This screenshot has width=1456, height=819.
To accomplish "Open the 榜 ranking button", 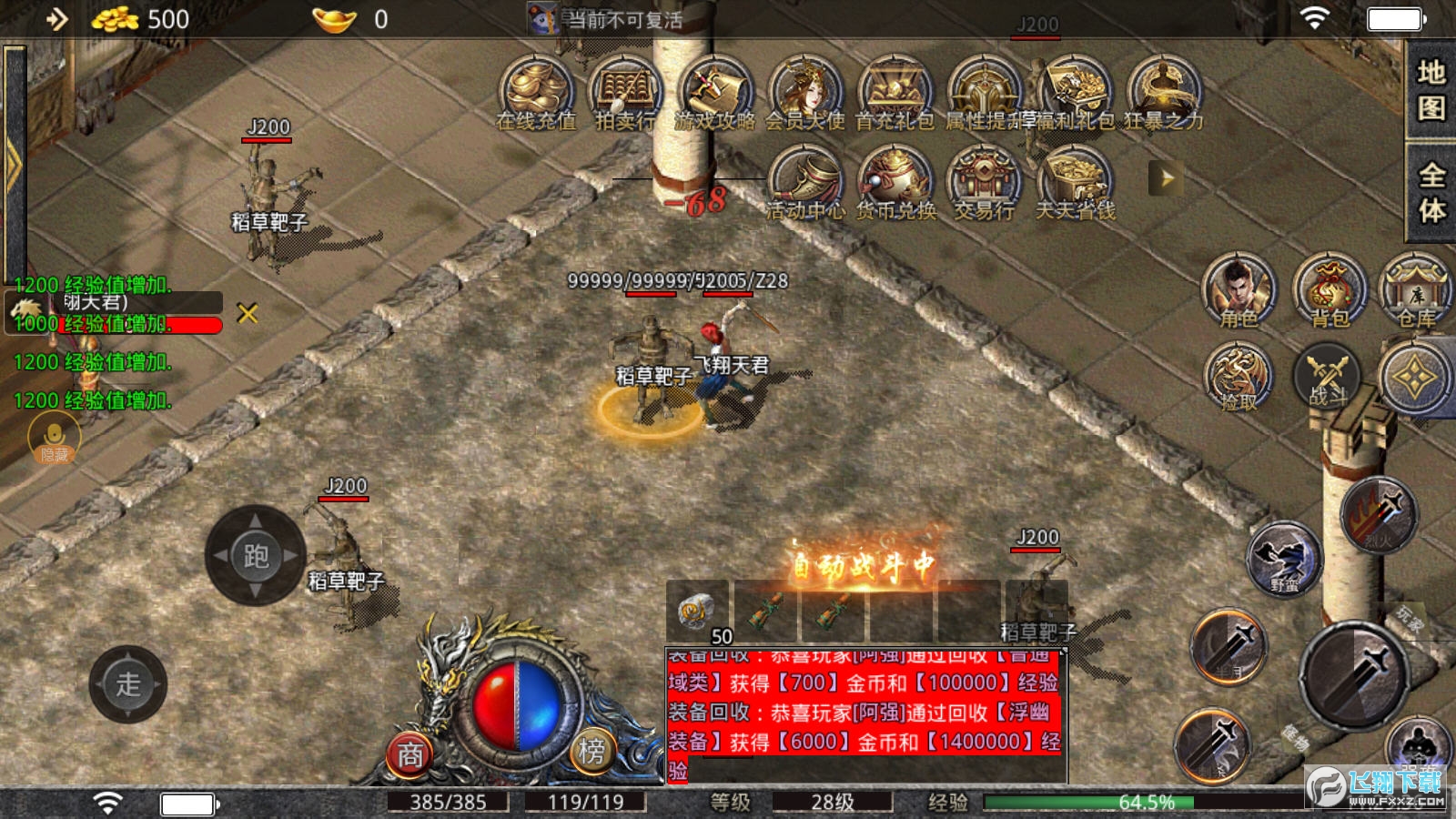I will point(592,751).
